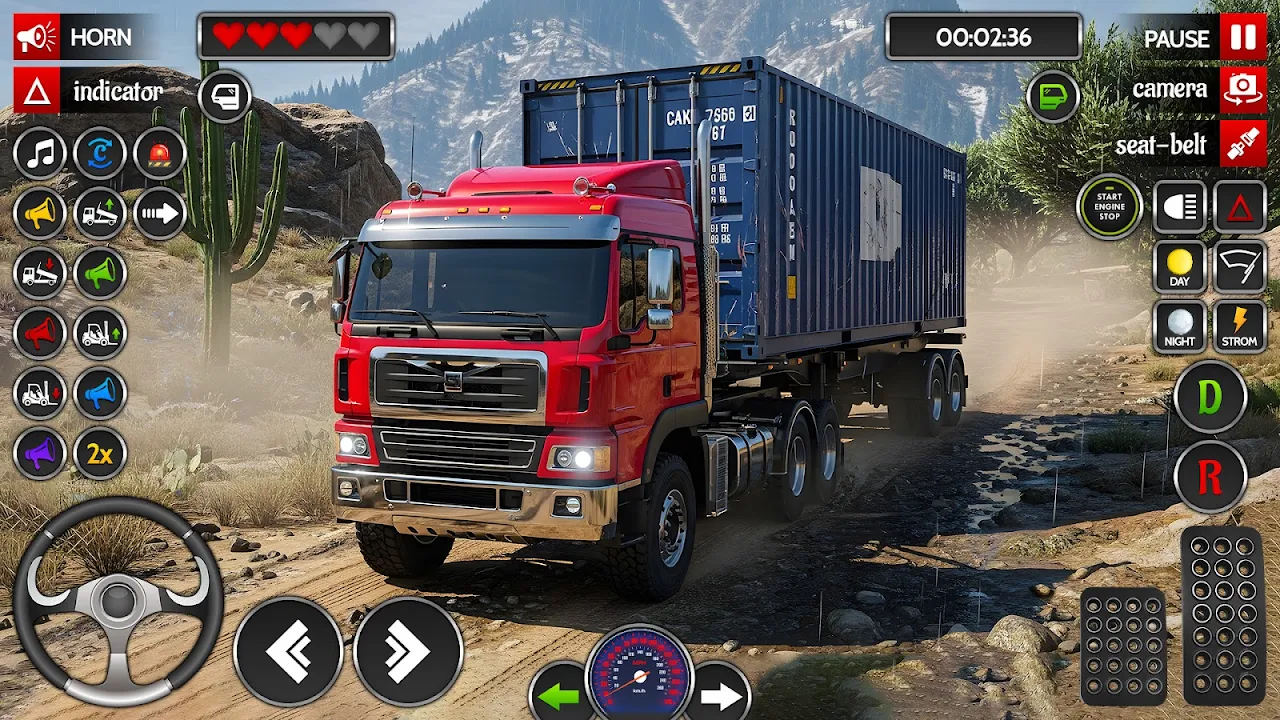Enable the 2x speed boost

pos(100,454)
